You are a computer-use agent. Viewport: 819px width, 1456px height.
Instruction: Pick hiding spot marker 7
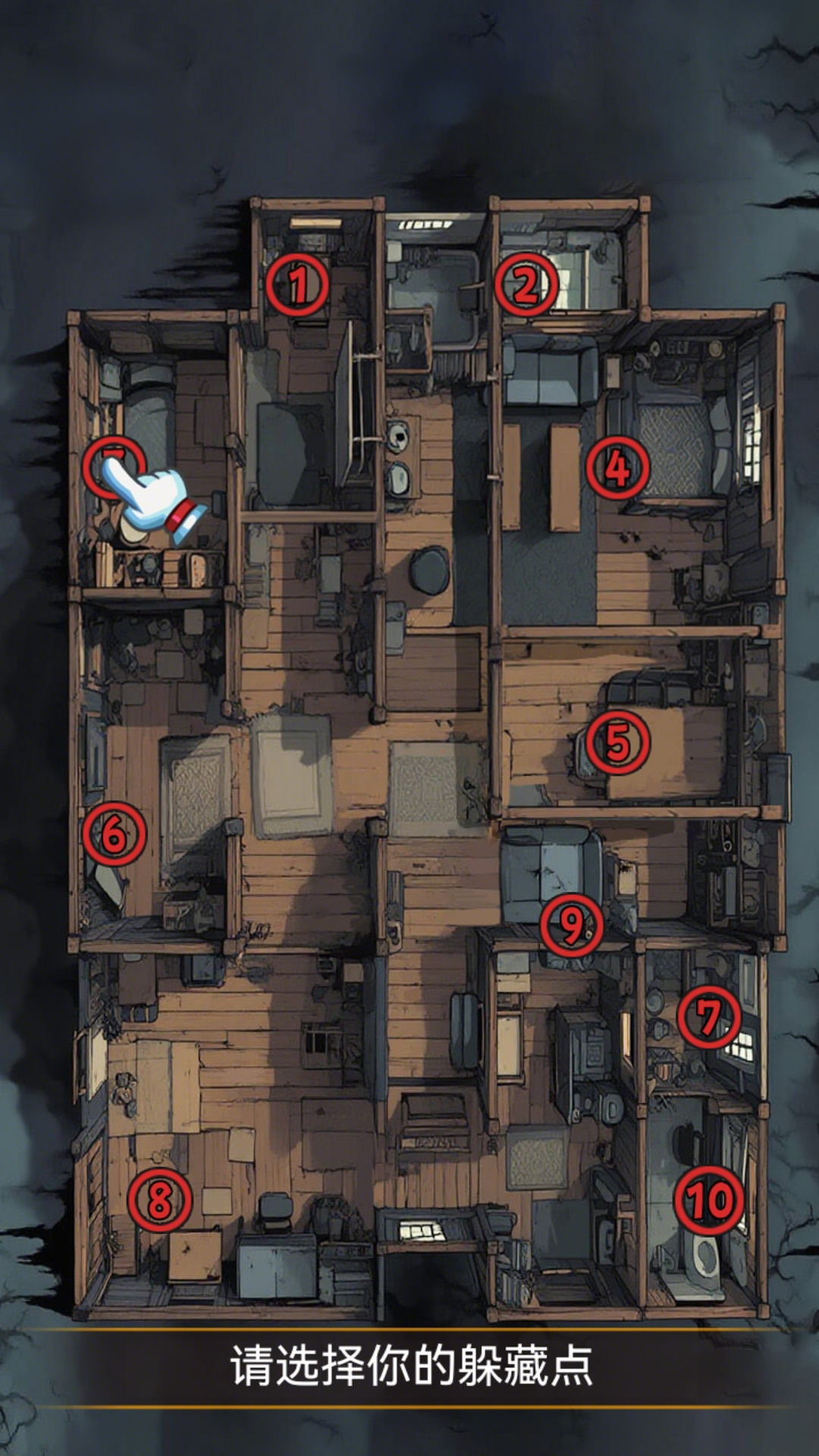708,1016
